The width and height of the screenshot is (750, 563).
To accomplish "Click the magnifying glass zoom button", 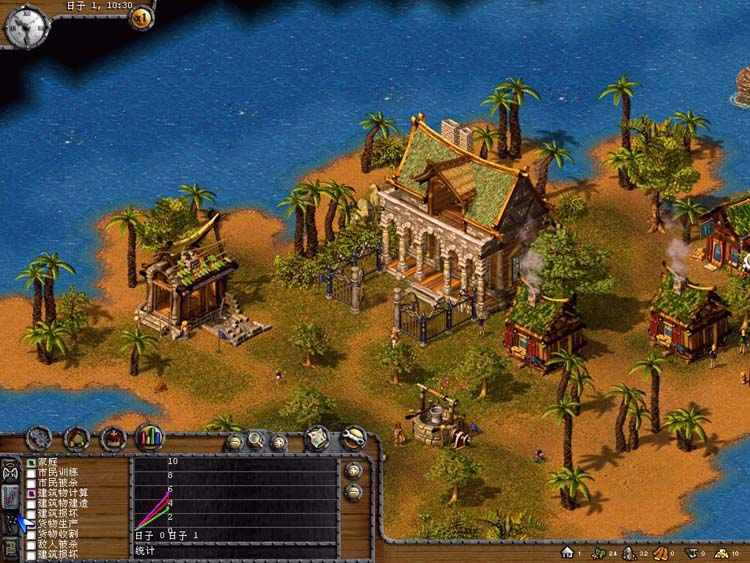I will coord(256,440).
